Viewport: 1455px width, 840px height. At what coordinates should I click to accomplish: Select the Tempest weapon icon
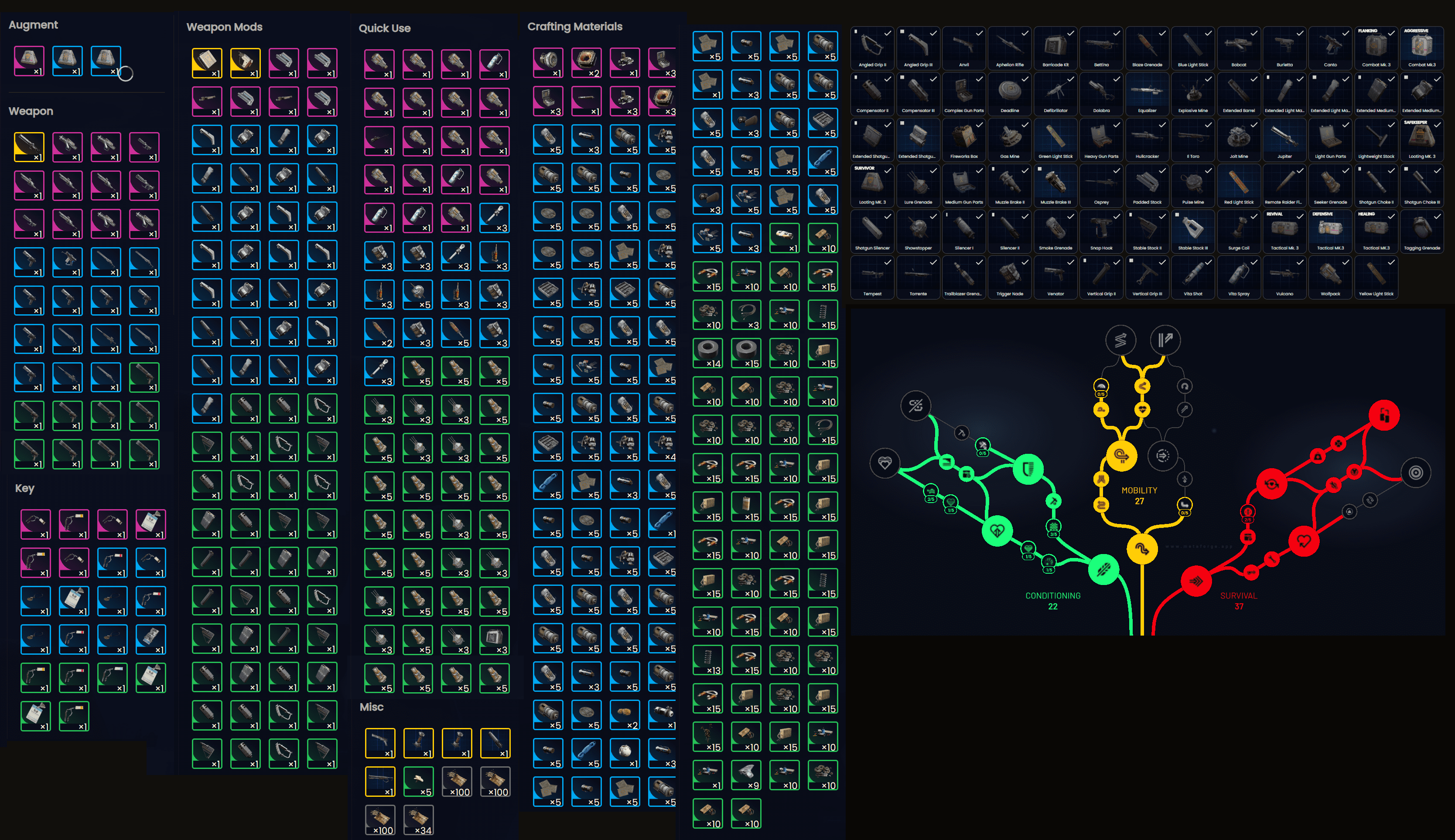tap(872, 275)
